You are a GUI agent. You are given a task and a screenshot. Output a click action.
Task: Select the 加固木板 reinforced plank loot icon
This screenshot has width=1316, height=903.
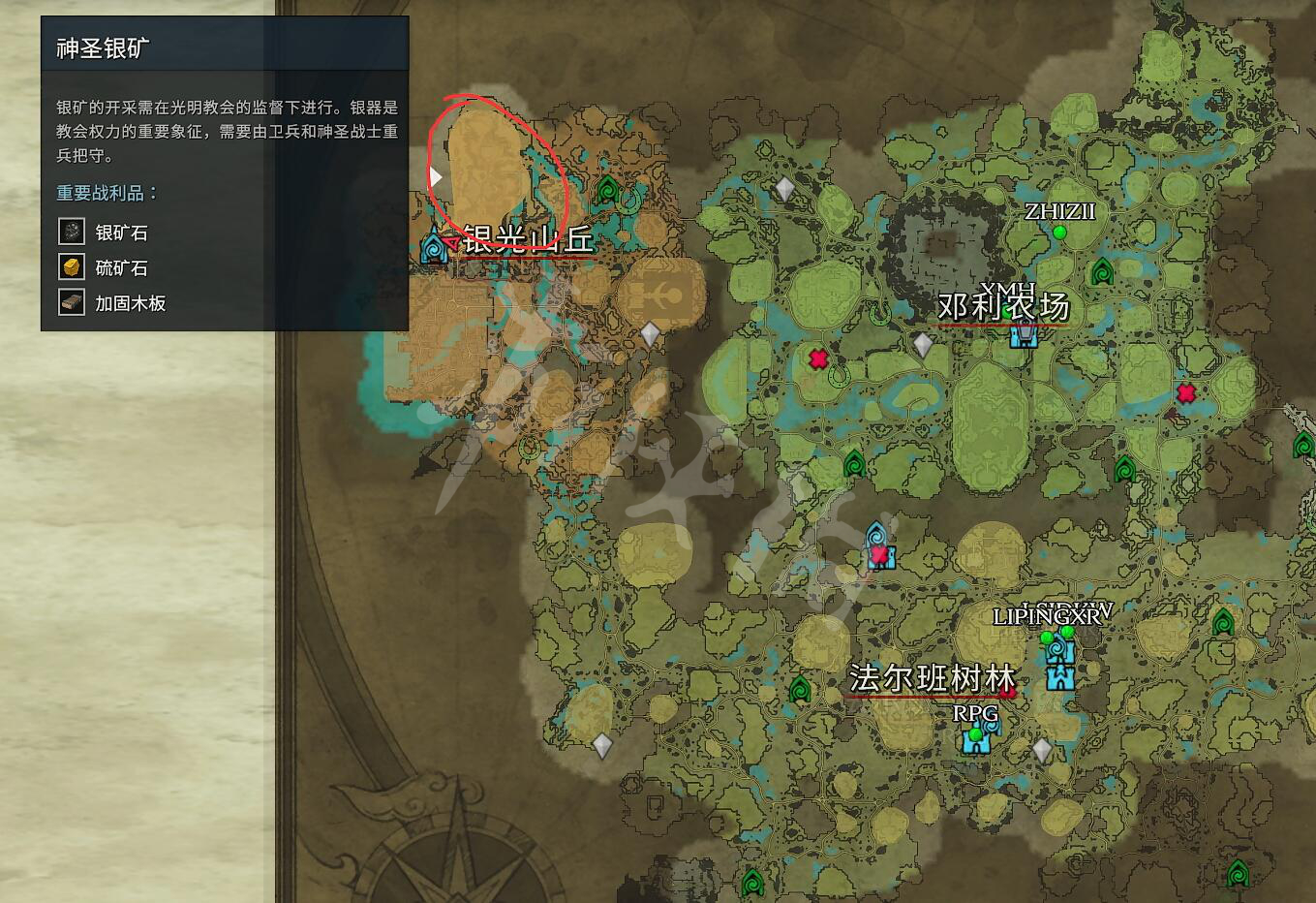pos(72,302)
